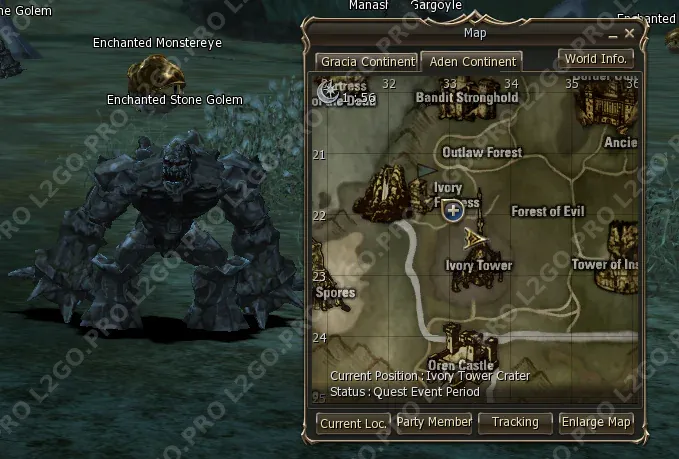Close the Map window

pos(629,34)
